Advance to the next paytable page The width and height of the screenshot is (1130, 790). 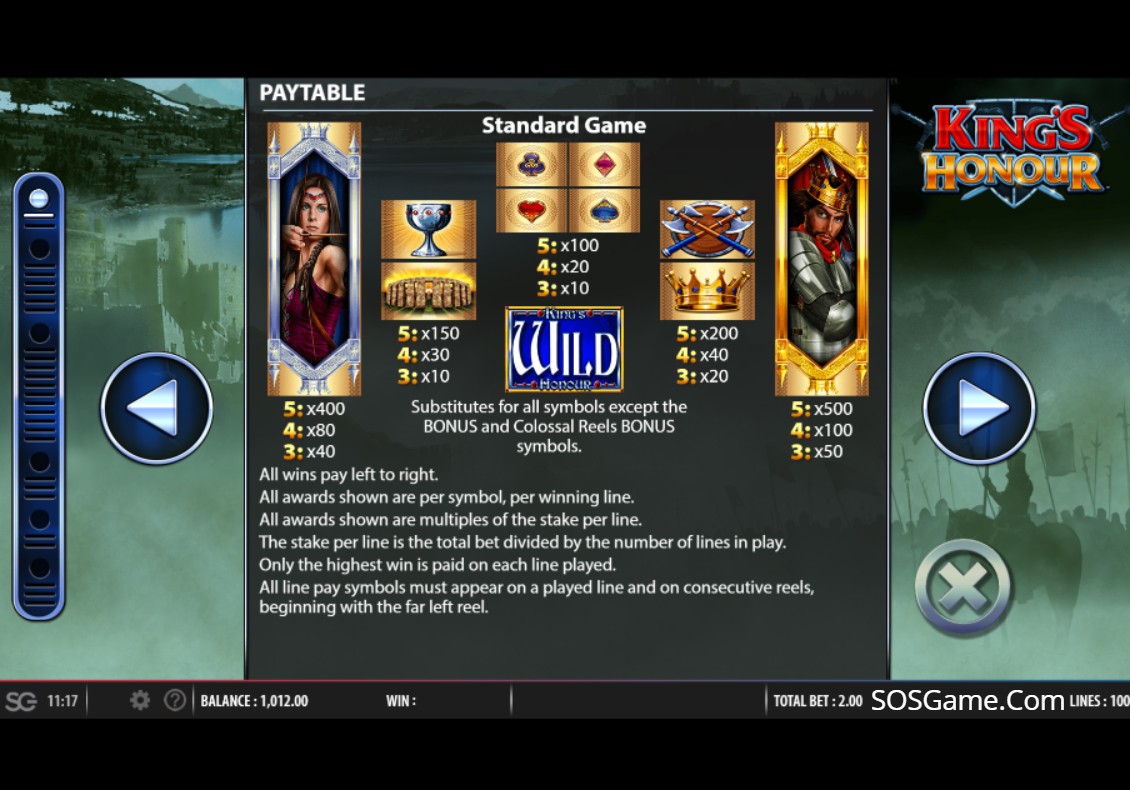point(979,408)
